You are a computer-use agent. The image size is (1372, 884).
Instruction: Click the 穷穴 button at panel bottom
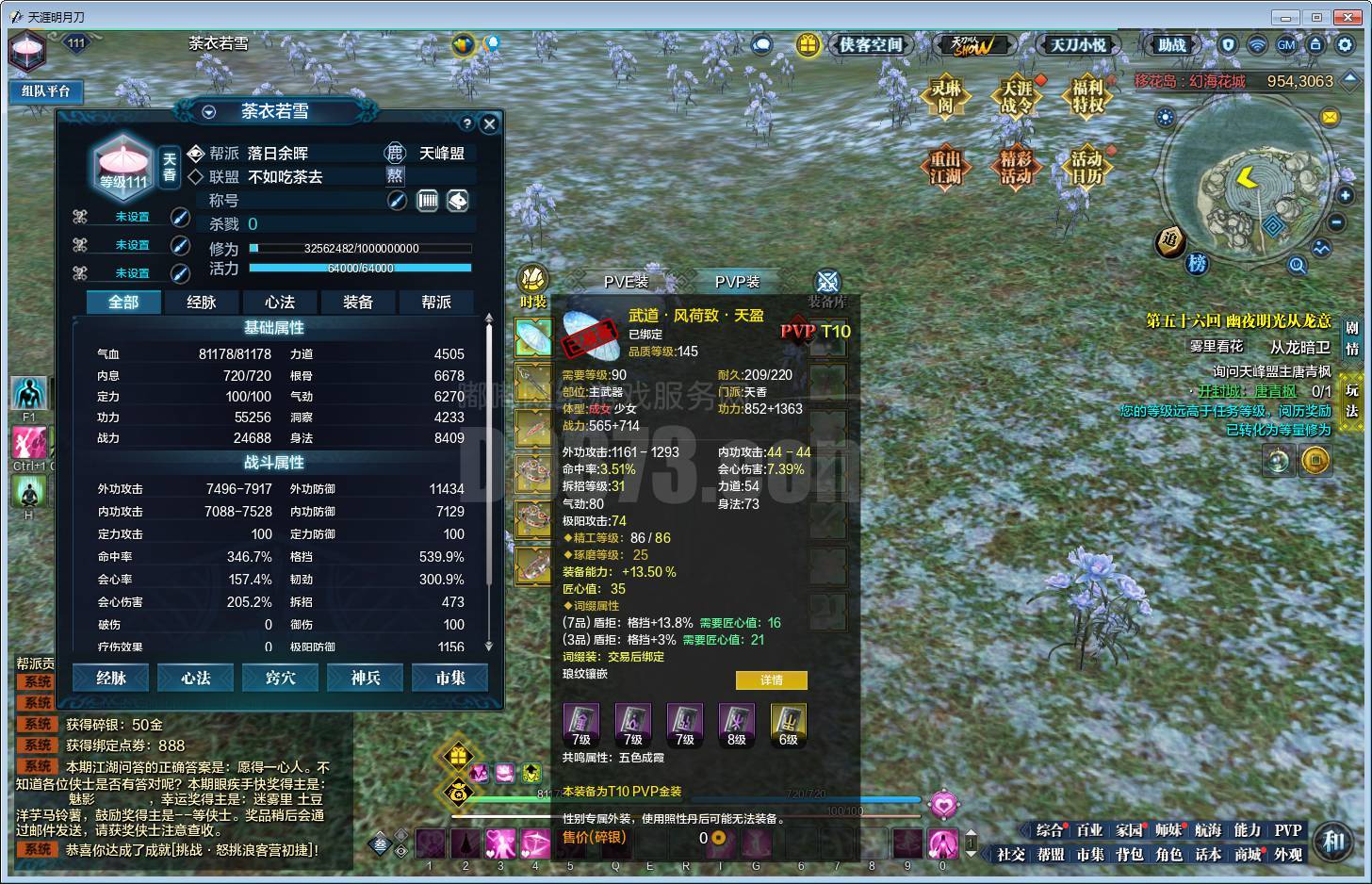[x=281, y=678]
